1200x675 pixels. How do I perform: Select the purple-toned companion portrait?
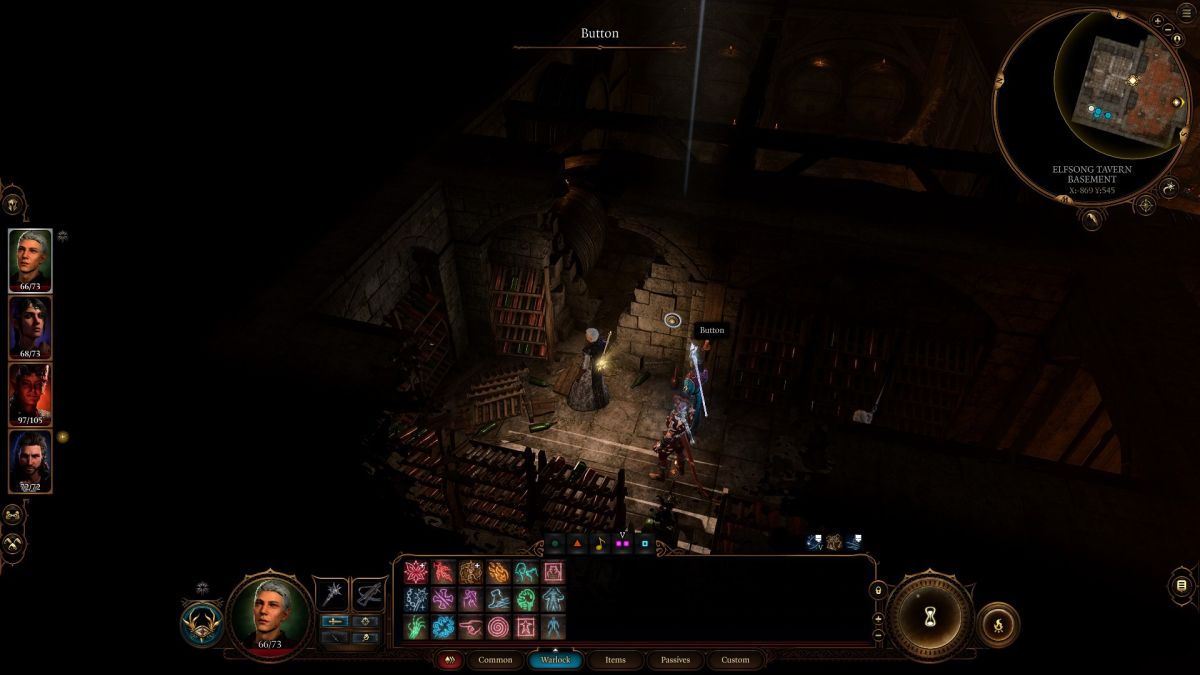coord(30,326)
